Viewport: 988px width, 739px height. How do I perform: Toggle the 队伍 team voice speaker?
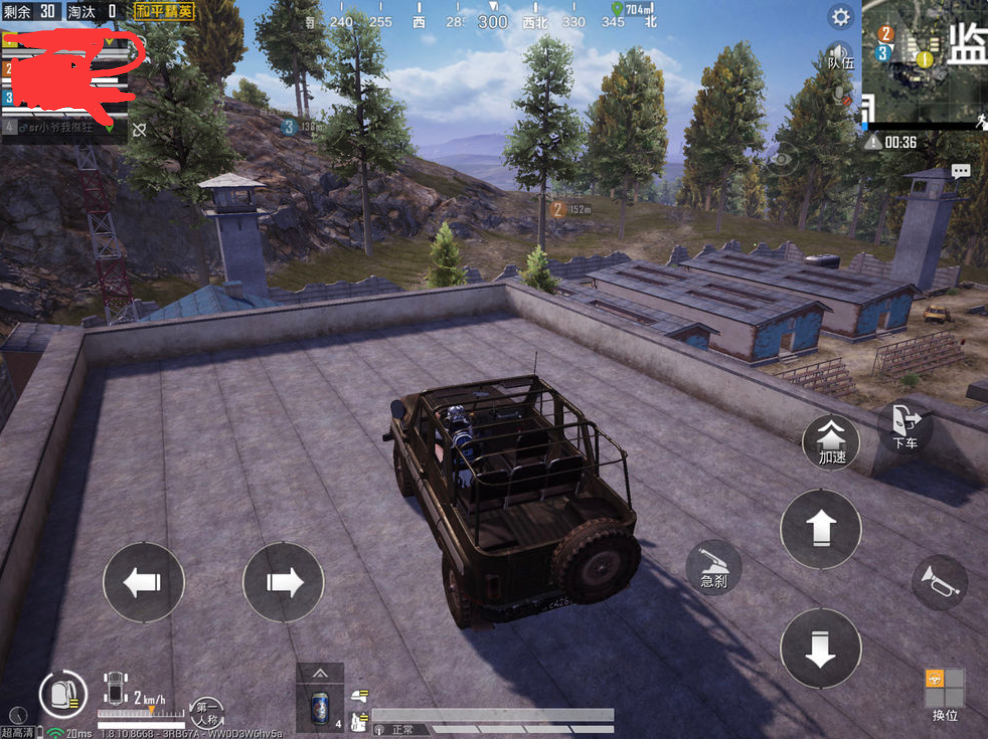[x=840, y=54]
